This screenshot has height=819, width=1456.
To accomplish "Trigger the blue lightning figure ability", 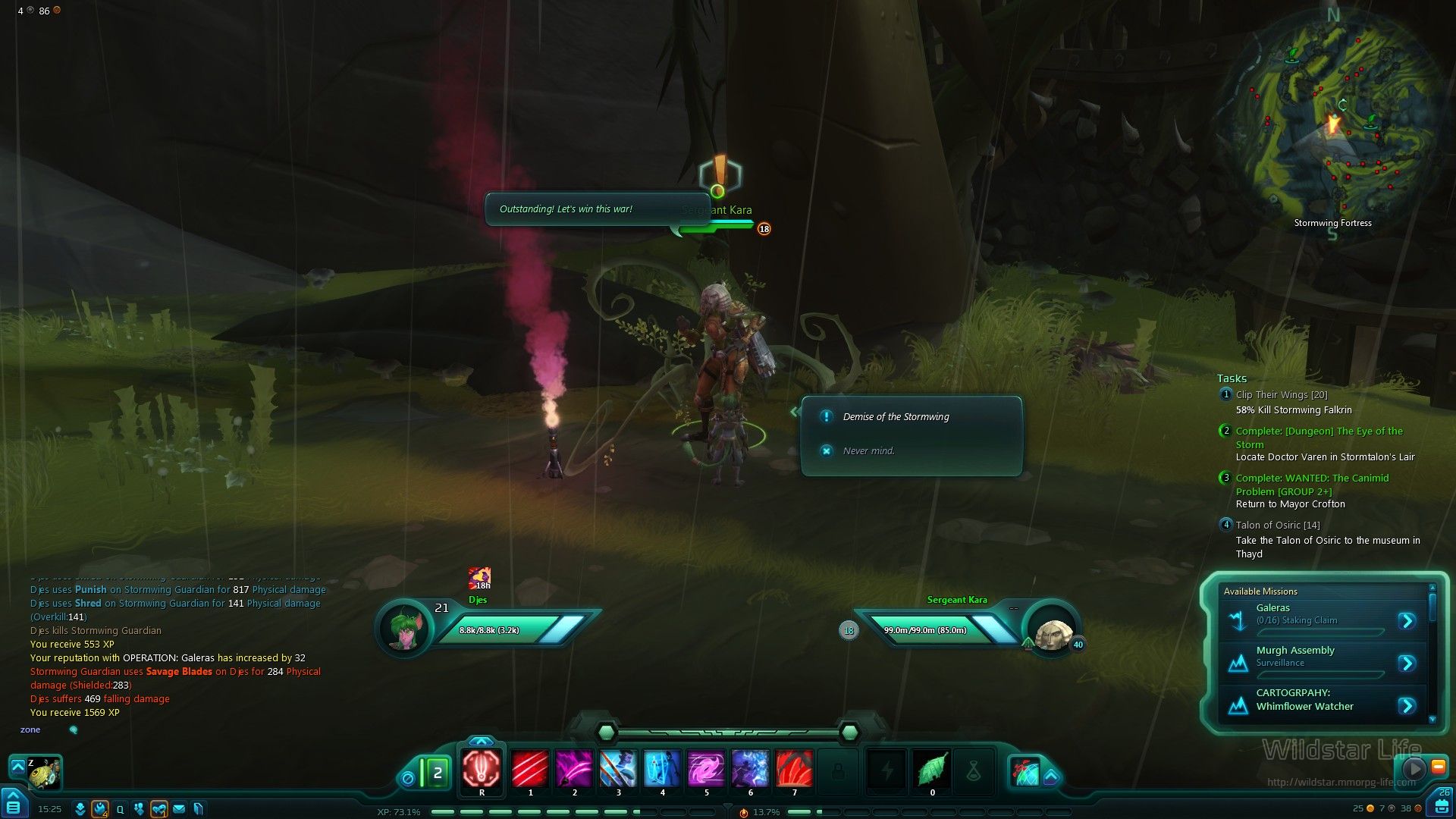I will coord(662,767).
